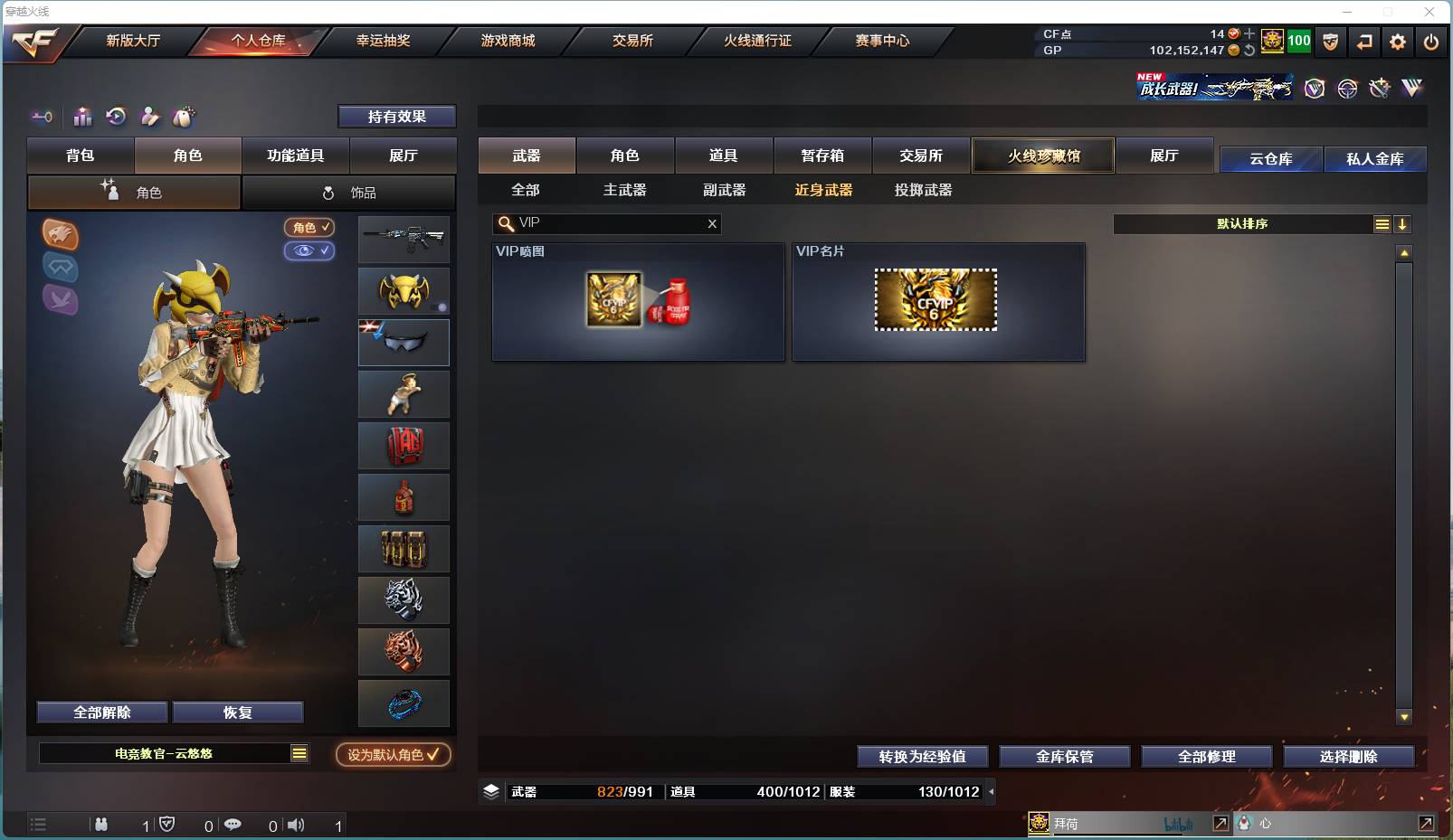Enable 设为默认角色 checkbox at the bottom
This screenshot has width=1453, height=840.
point(393,755)
